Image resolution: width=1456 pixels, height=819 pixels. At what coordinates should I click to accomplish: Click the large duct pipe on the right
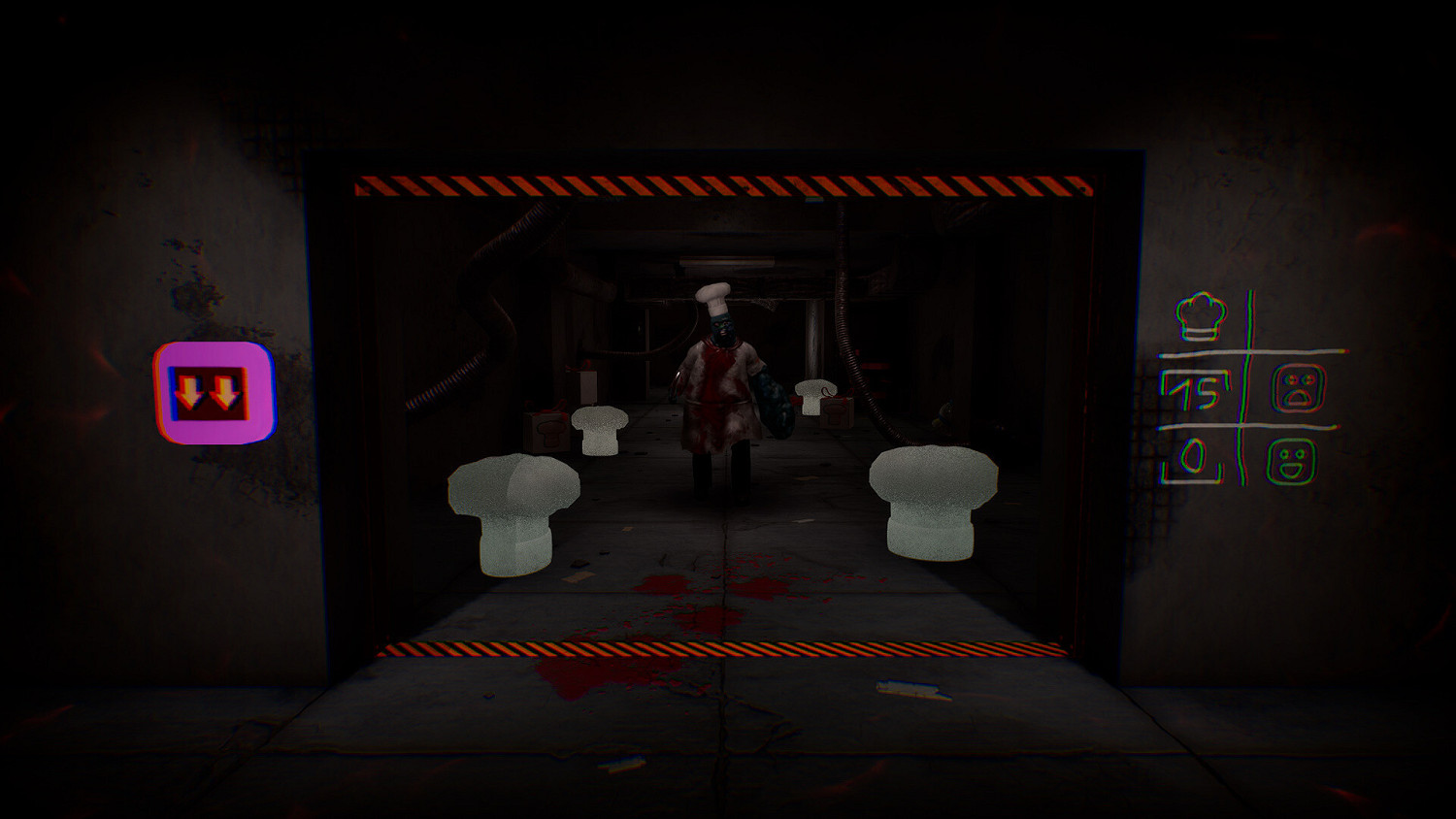click(x=844, y=291)
